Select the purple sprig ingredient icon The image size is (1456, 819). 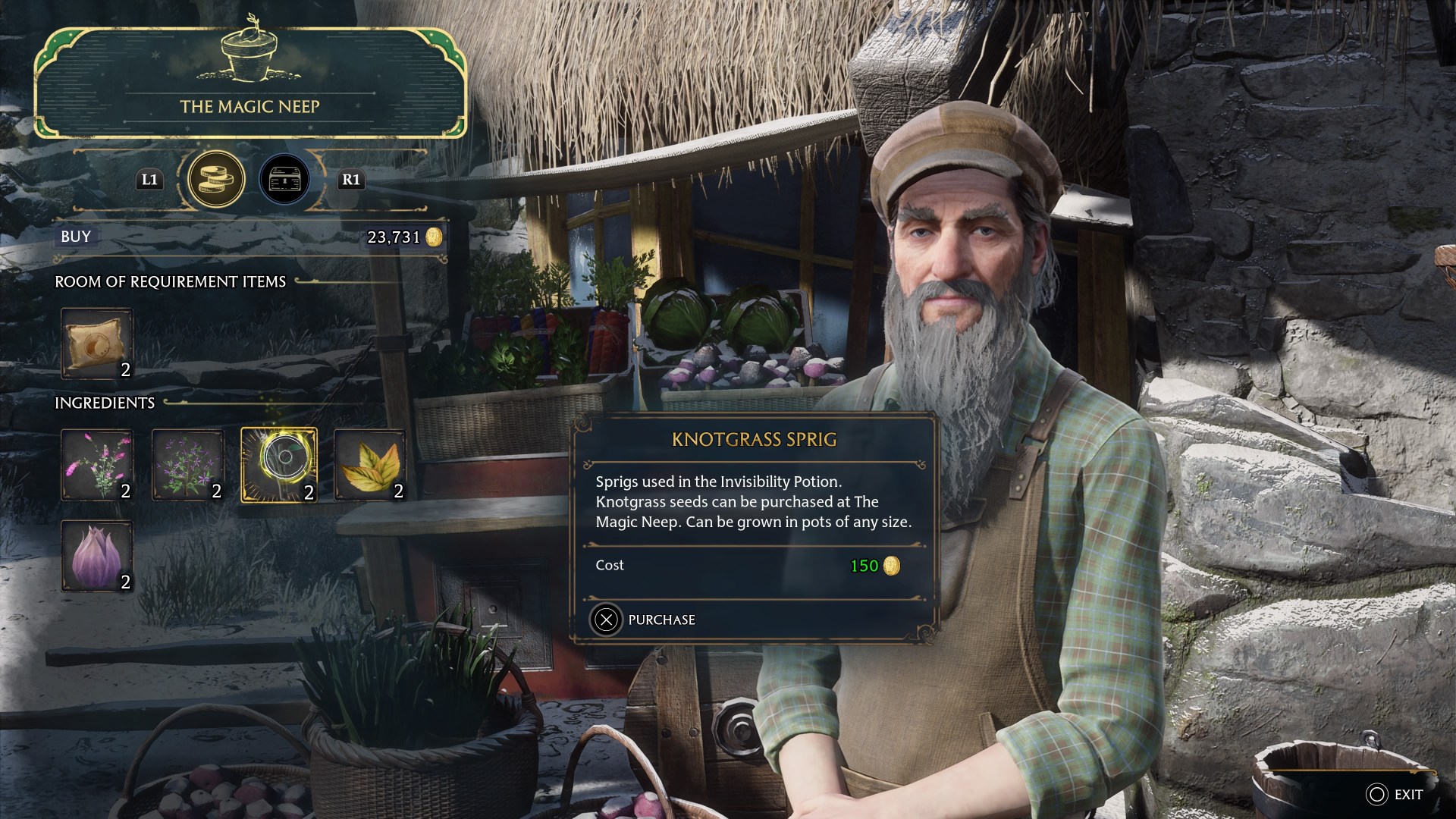coord(188,464)
